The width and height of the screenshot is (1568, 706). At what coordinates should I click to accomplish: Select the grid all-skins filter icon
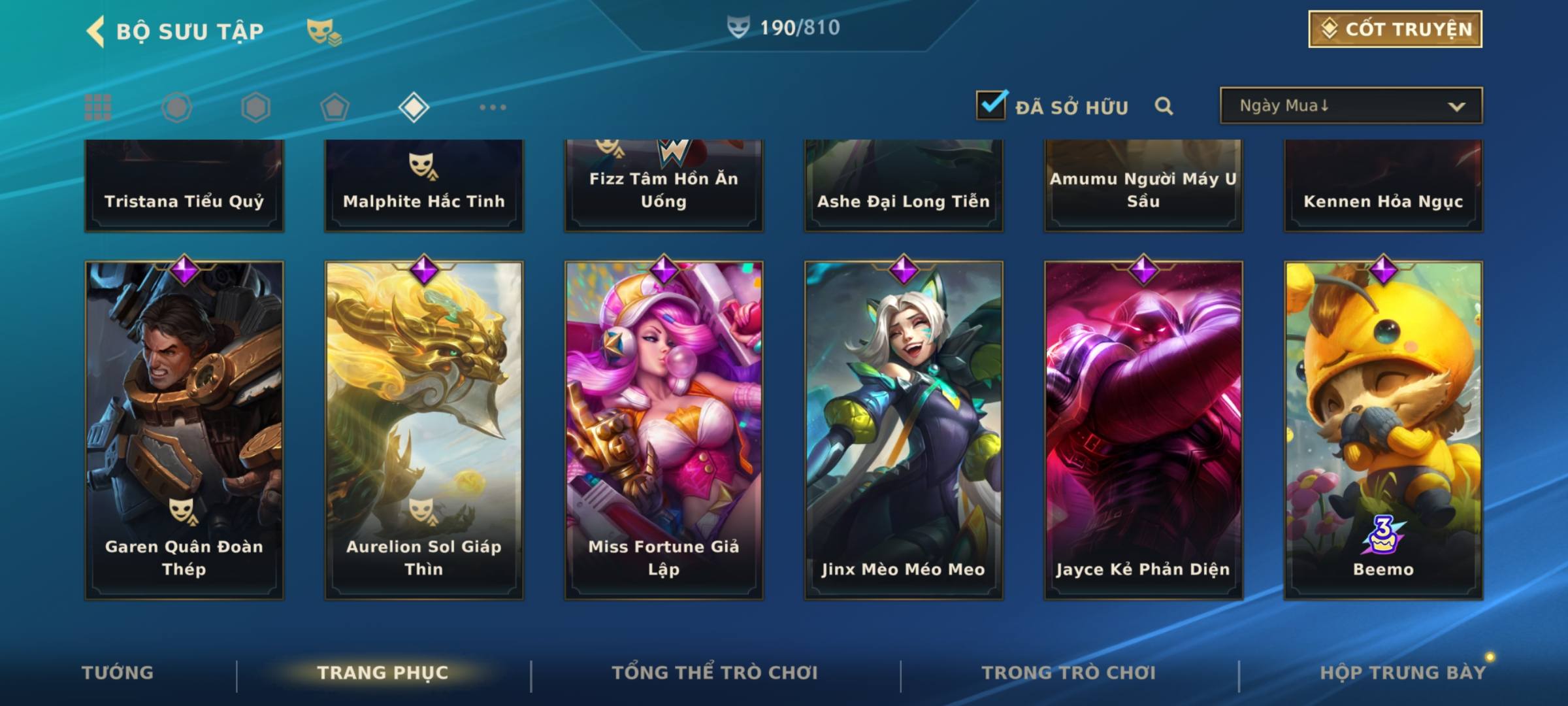(98, 107)
